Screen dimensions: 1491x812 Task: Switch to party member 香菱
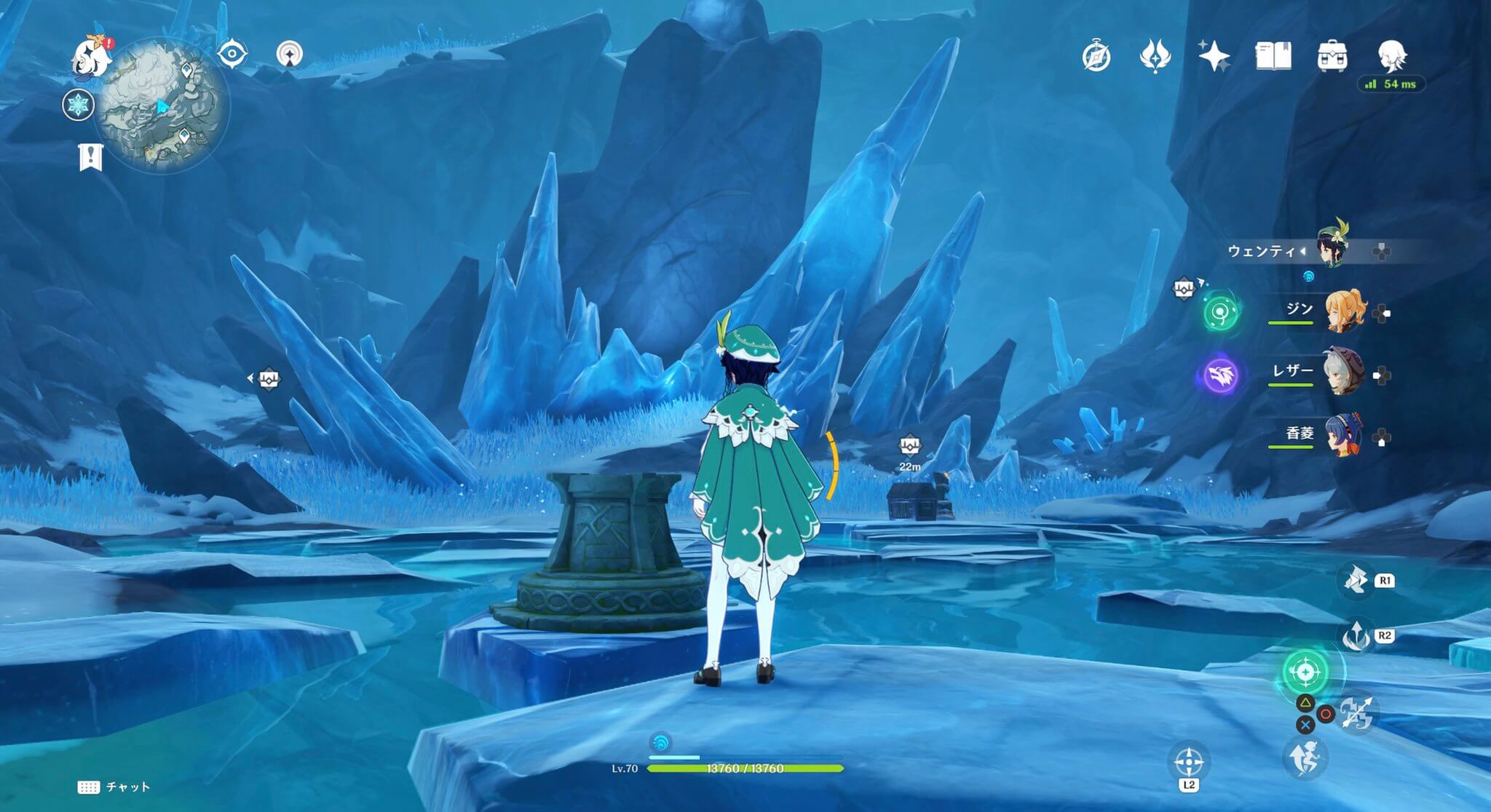pyautogui.click(x=1342, y=436)
